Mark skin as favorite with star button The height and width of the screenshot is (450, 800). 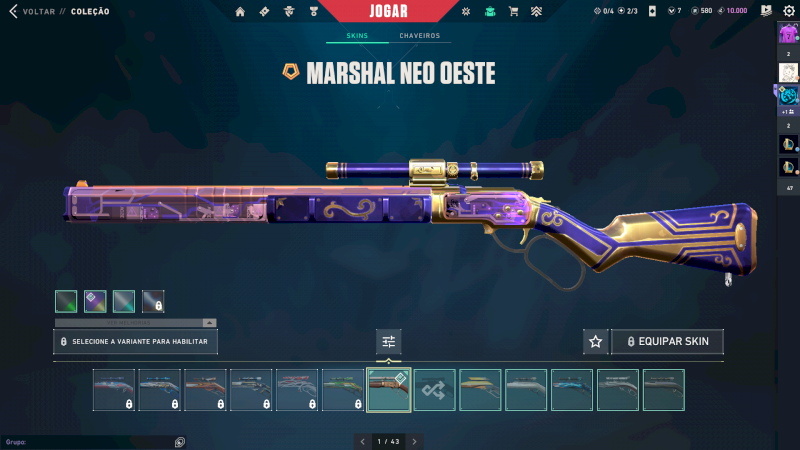pos(596,342)
